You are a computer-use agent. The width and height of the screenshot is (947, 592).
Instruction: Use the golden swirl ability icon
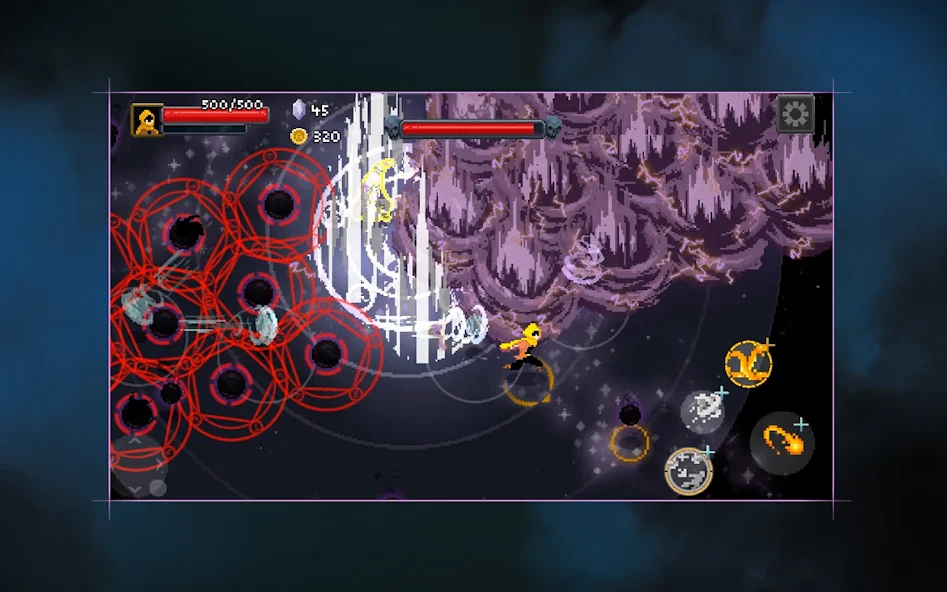[x=748, y=363]
